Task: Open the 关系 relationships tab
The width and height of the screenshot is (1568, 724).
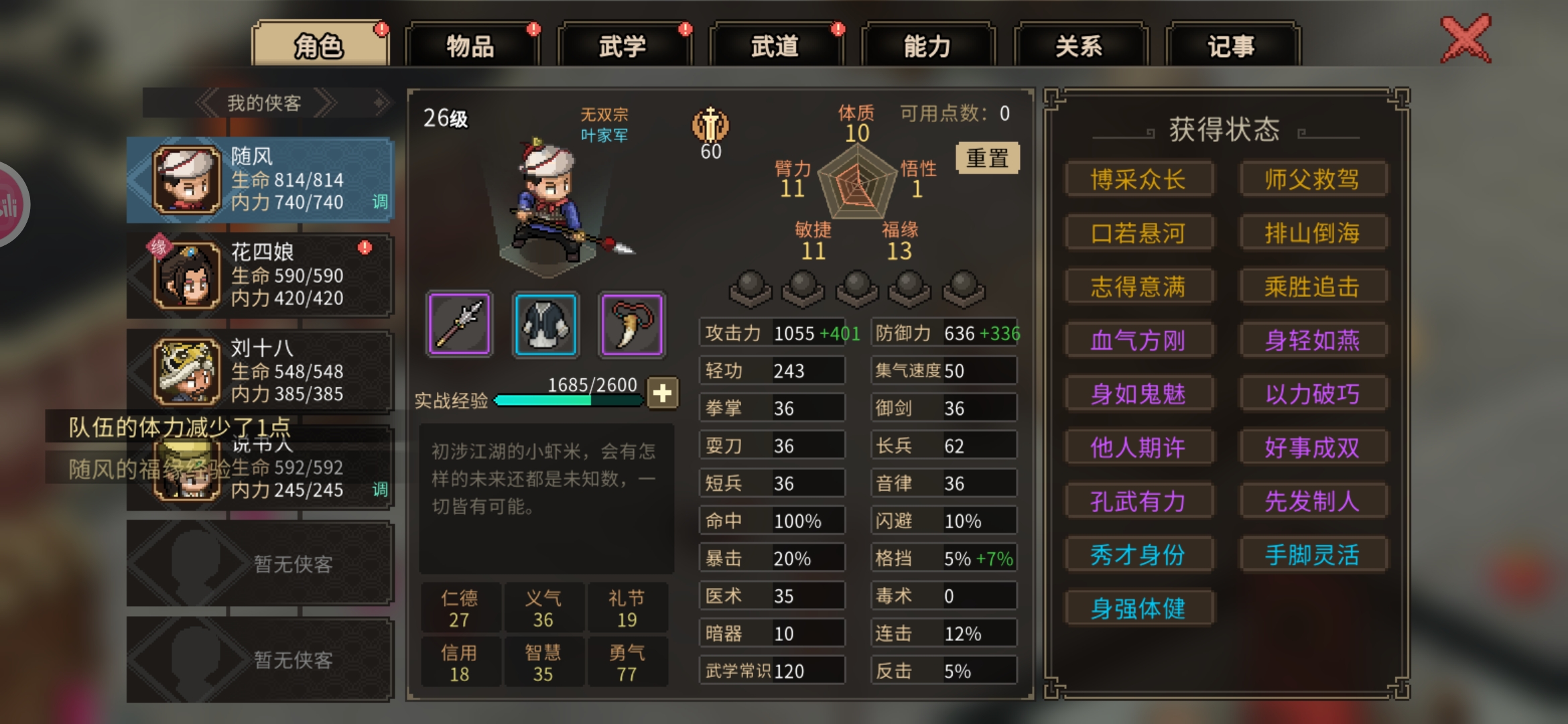Action: (1080, 46)
